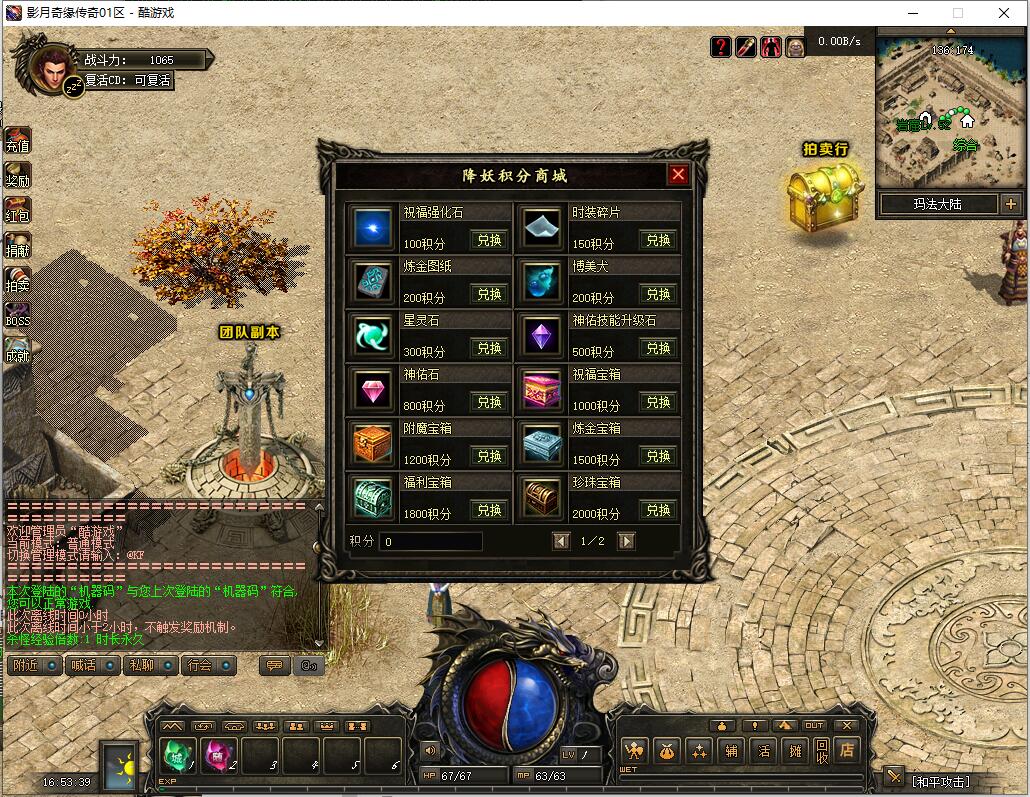Redeem the 星灵石 item

[x=489, y=348]
